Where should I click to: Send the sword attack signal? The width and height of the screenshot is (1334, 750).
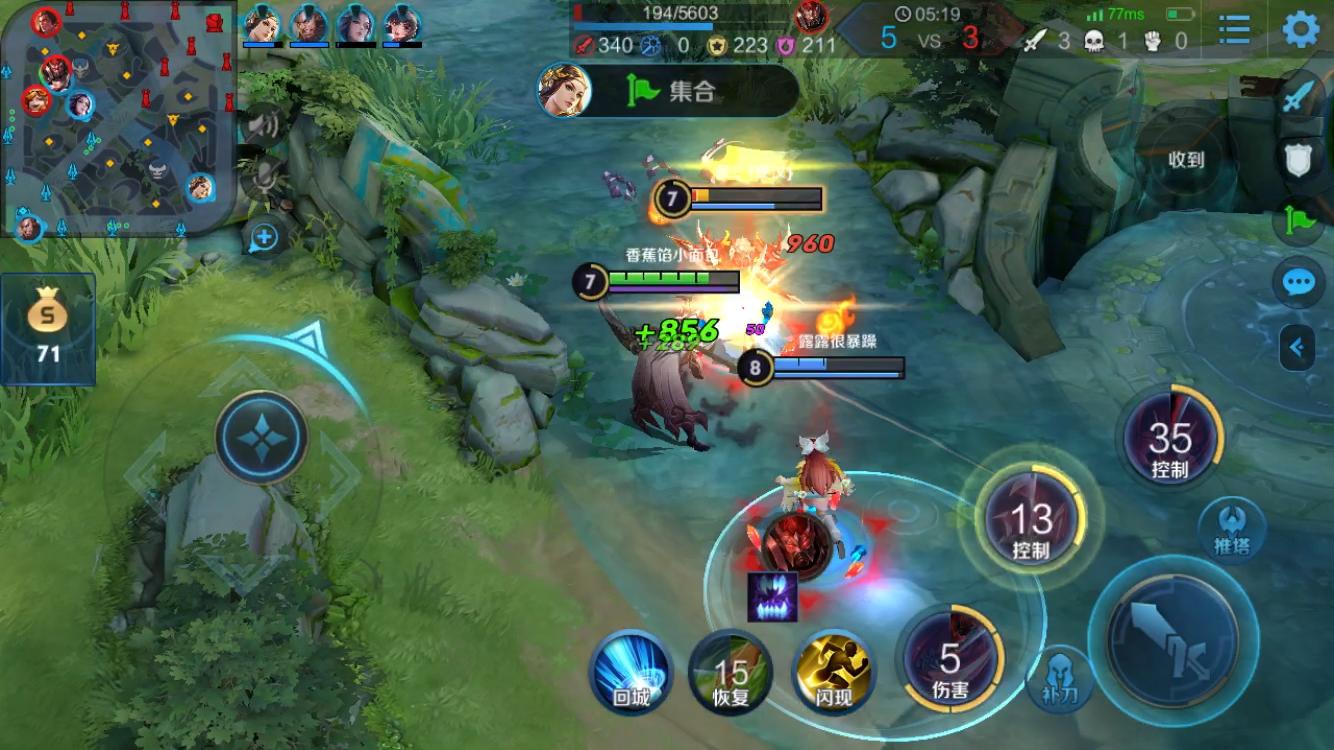1298,96
